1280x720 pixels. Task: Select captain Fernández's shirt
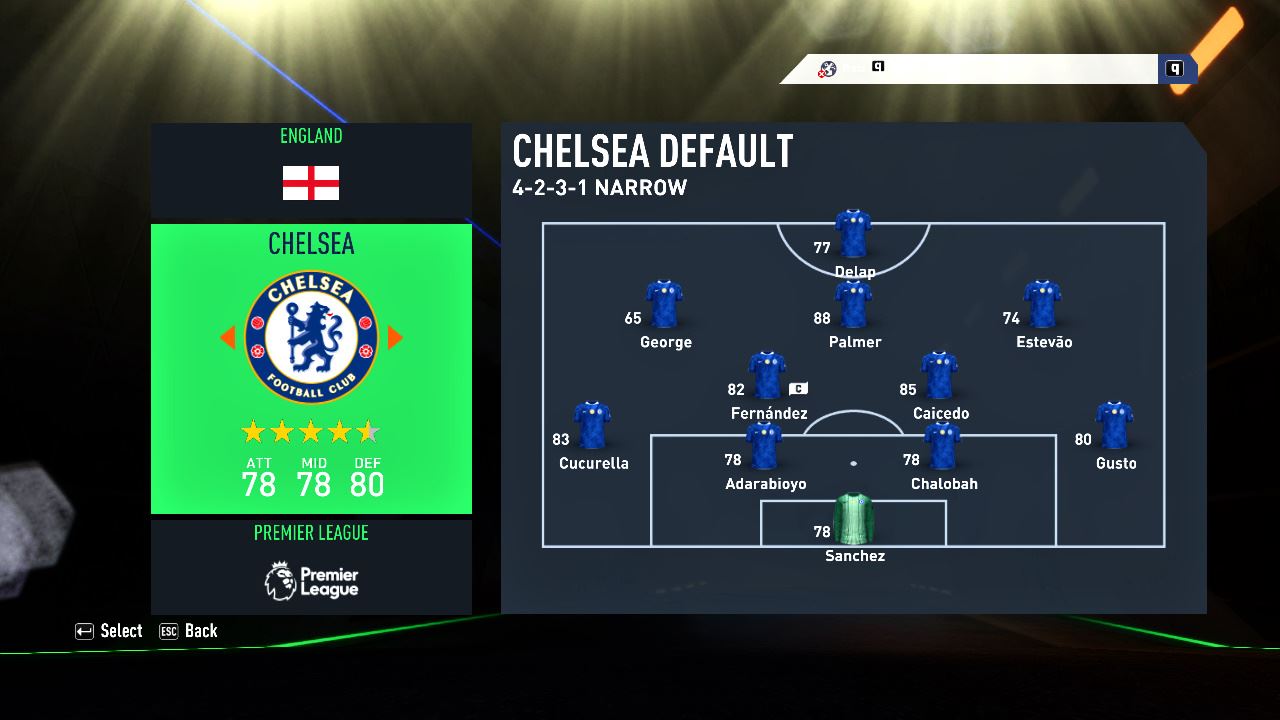[x=767, y=377]
